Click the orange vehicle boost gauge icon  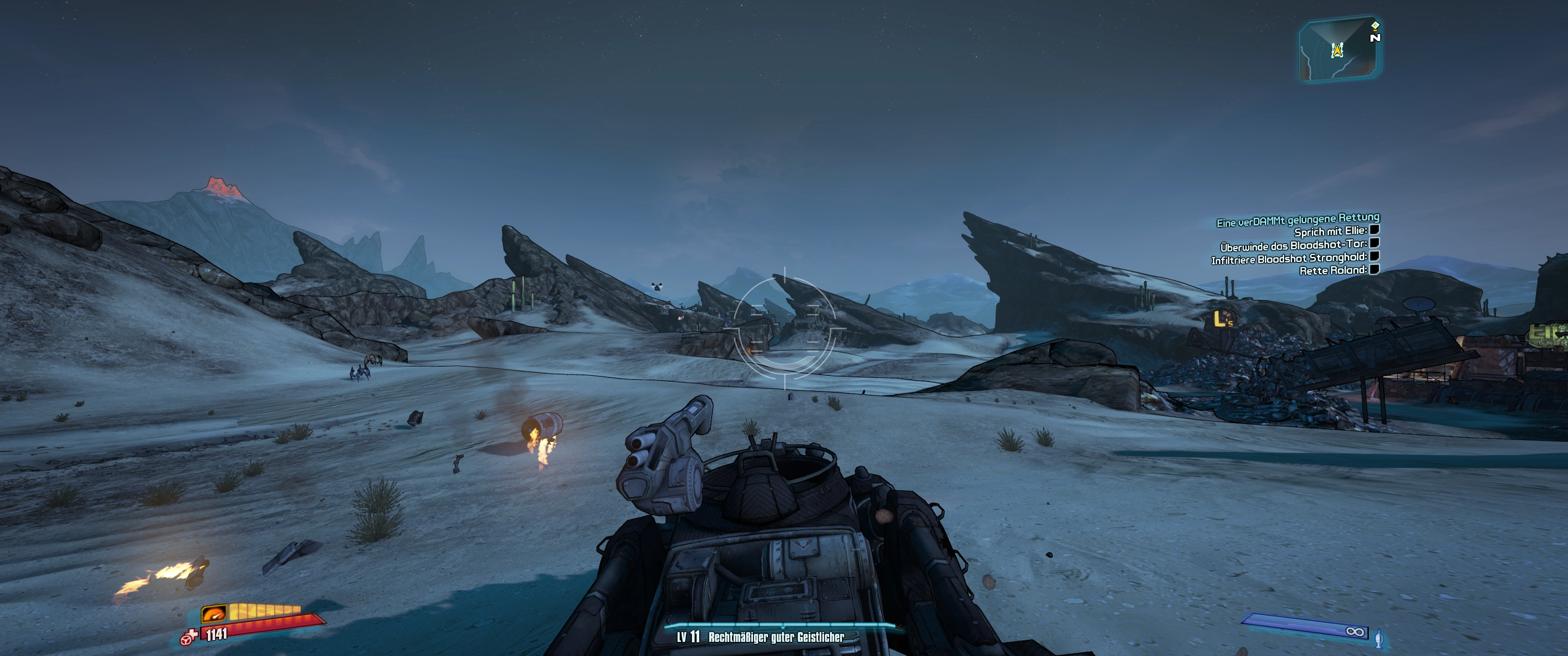tap(214, 613)
